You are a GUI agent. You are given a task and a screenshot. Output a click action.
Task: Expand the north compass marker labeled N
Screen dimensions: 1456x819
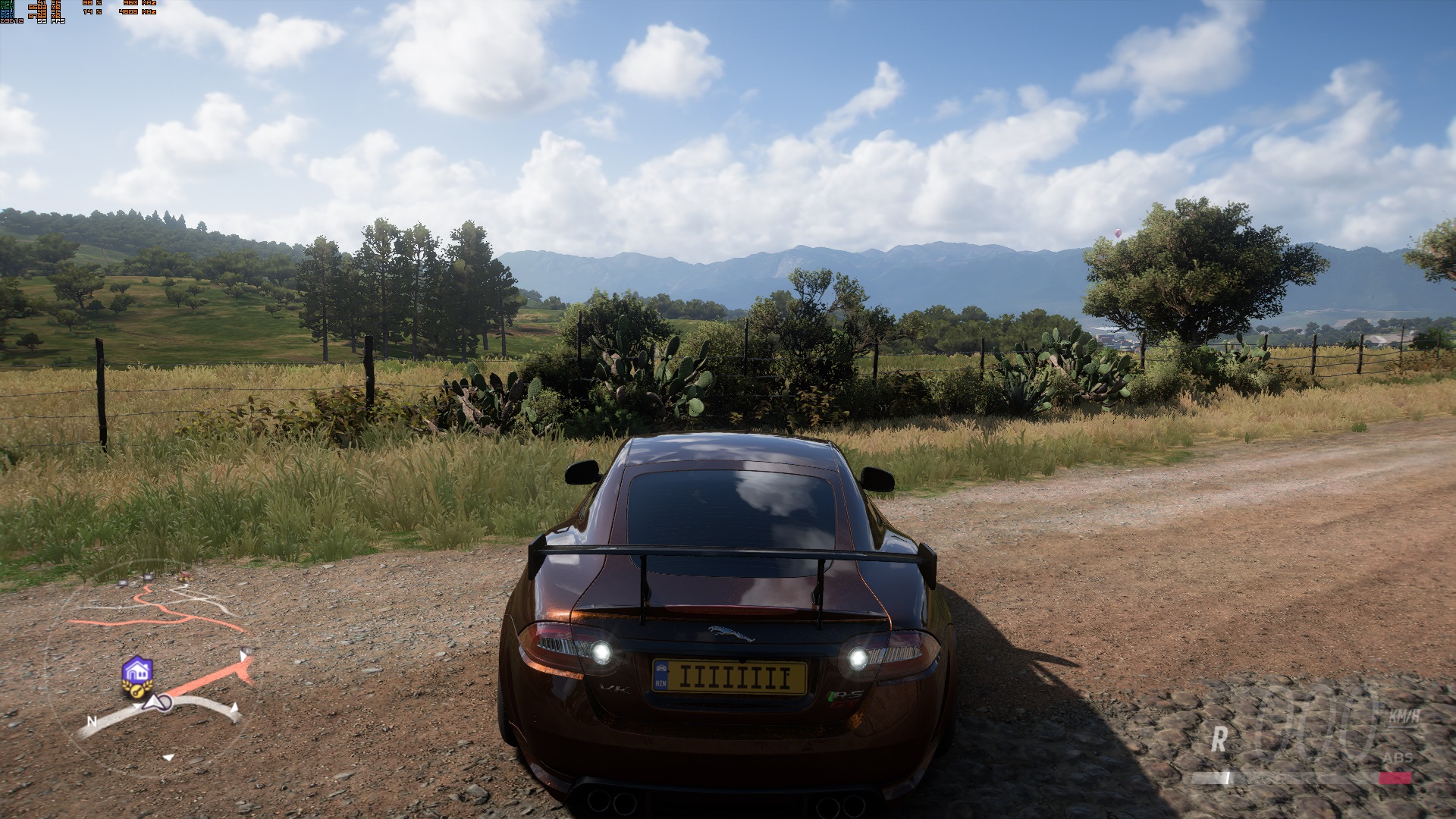[92, 722]
